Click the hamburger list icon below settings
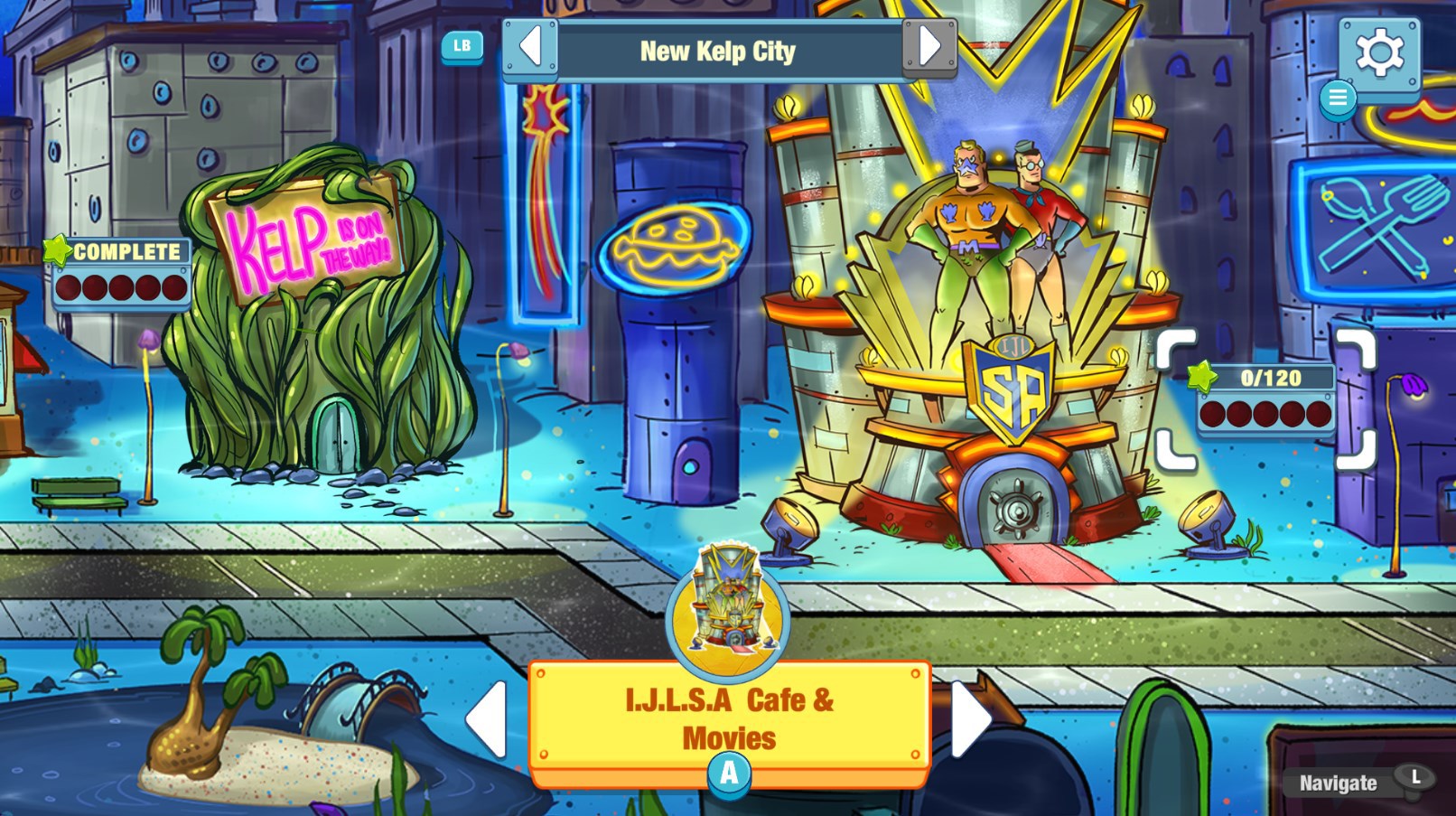The image size is (1456, 816). pyautogui.click(x=1339, y=98)
